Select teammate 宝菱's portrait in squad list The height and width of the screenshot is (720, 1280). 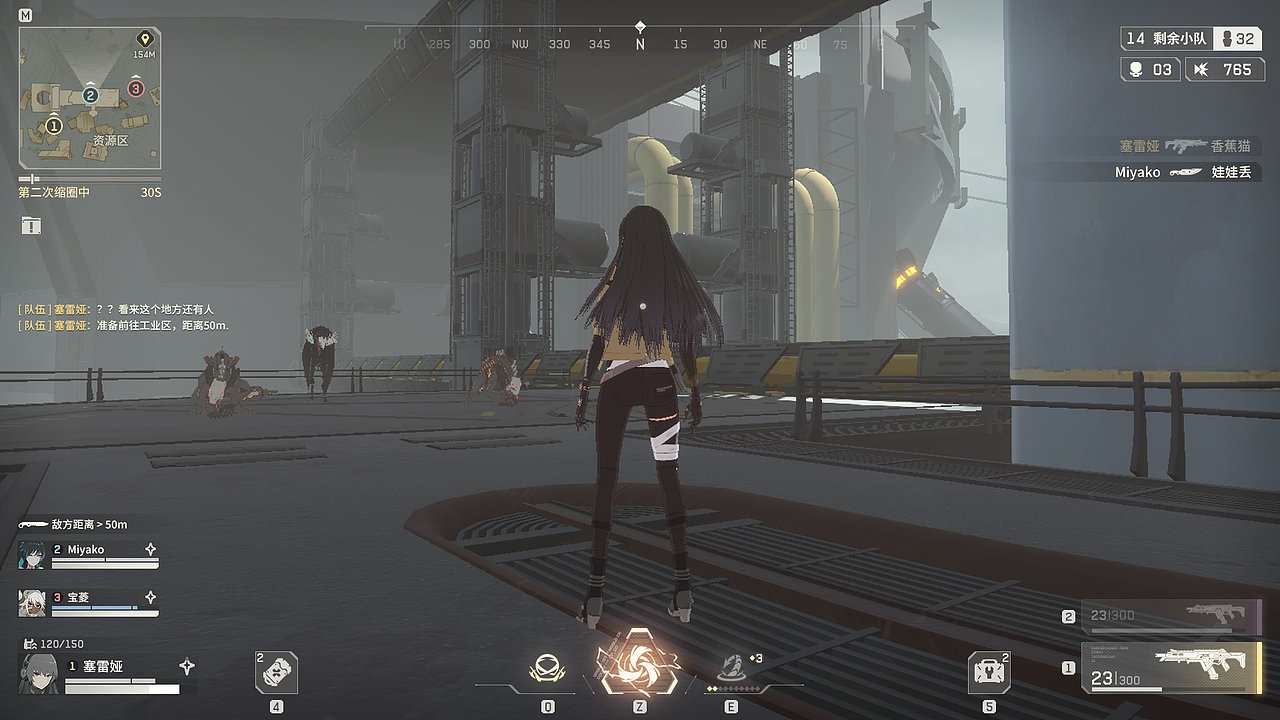(x=31, y=603)
